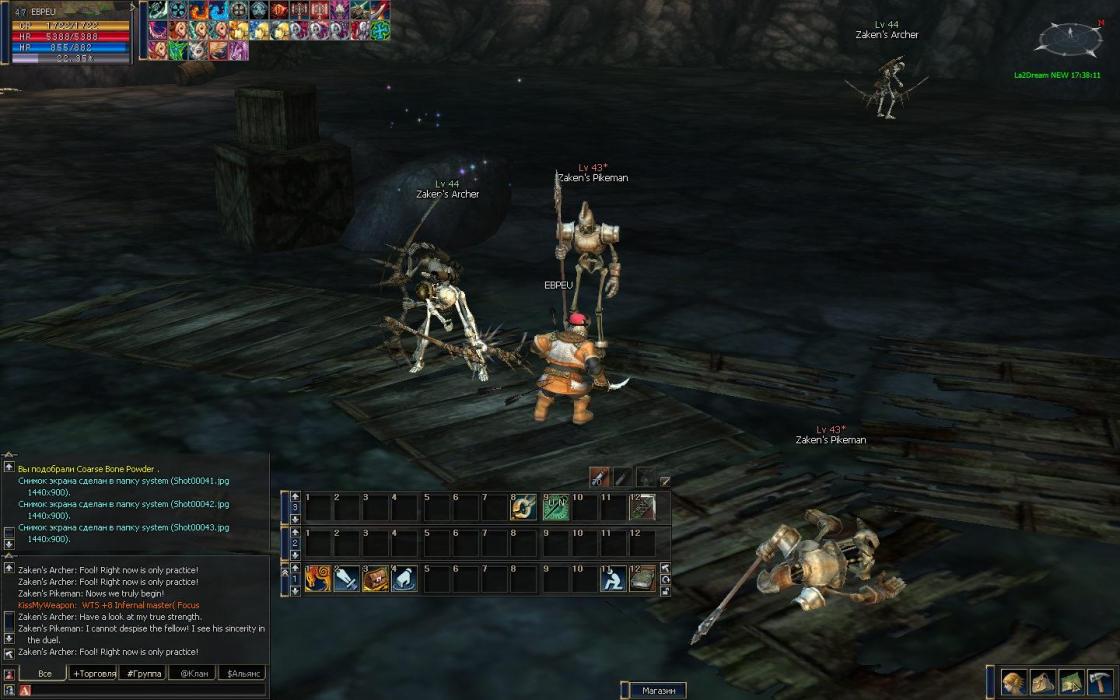Use the chain link skill on hotbar 3
The width and height of the screenshot is (1120, 700).
pyautogui.click(x=525, y=508)
